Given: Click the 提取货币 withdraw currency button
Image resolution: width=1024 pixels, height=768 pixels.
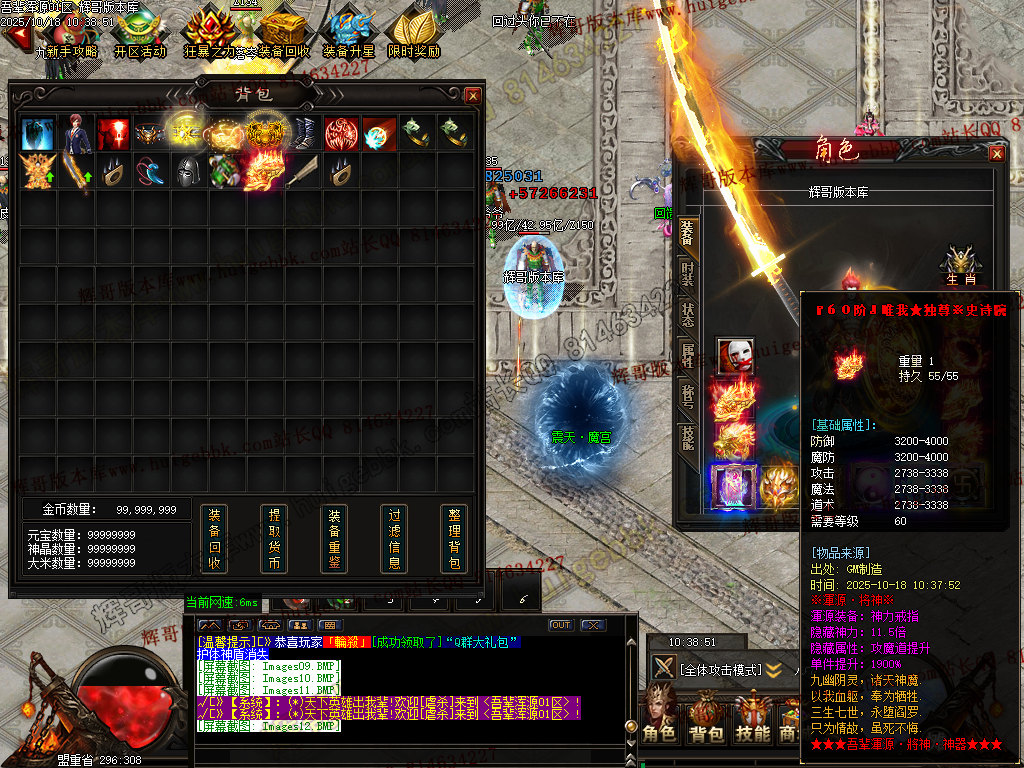Looking at the screenshot, I should (x=274, y=539).
